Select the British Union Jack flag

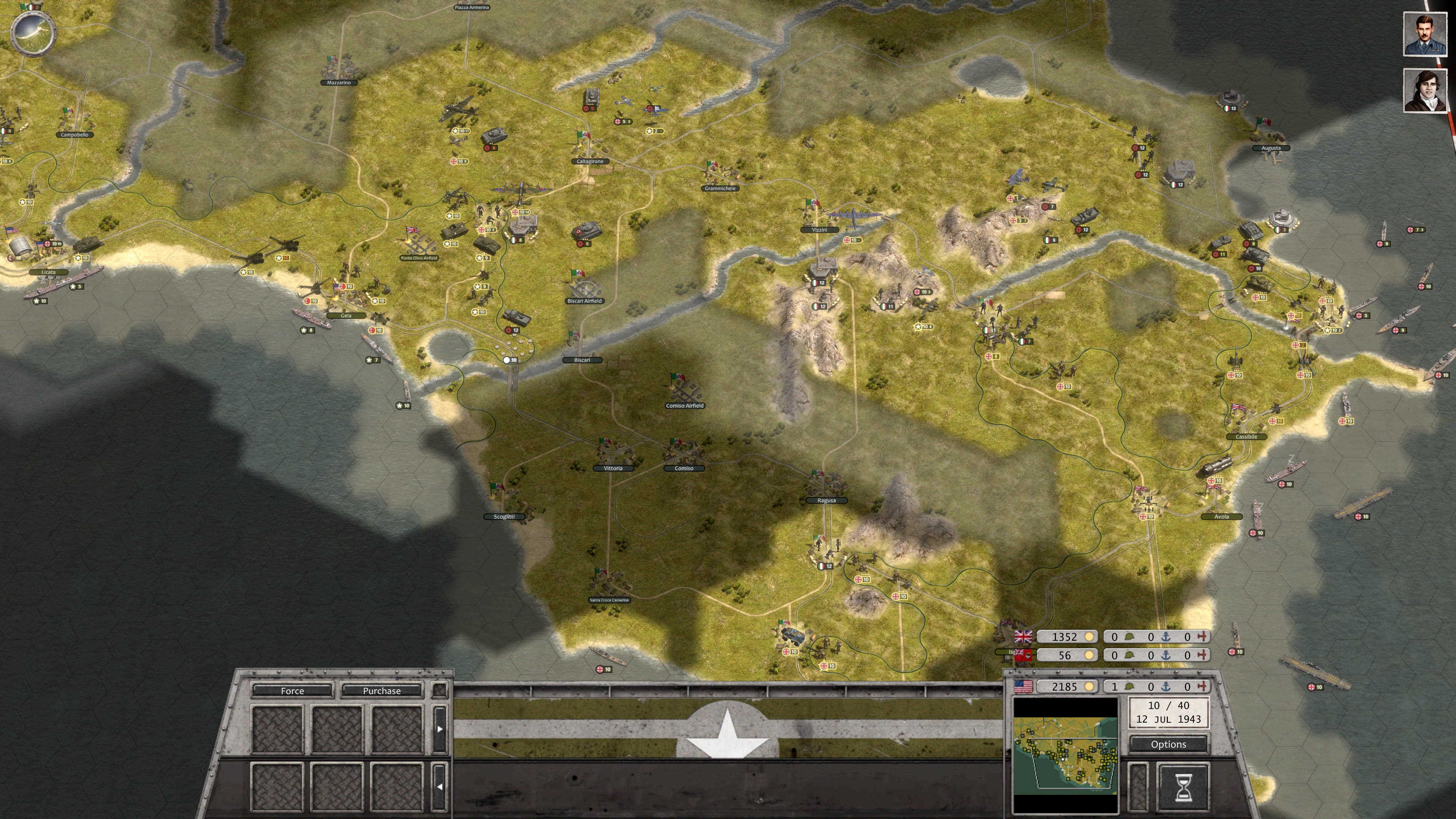point(1024,637)
